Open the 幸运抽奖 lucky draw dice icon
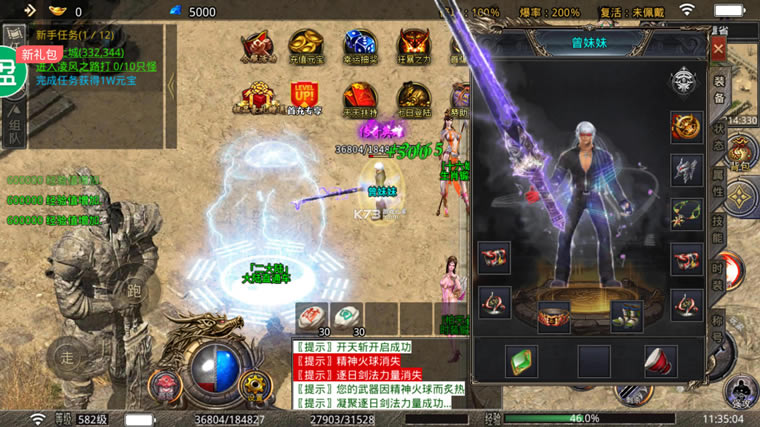The image size is (760, 427). [x=359, y=47]
